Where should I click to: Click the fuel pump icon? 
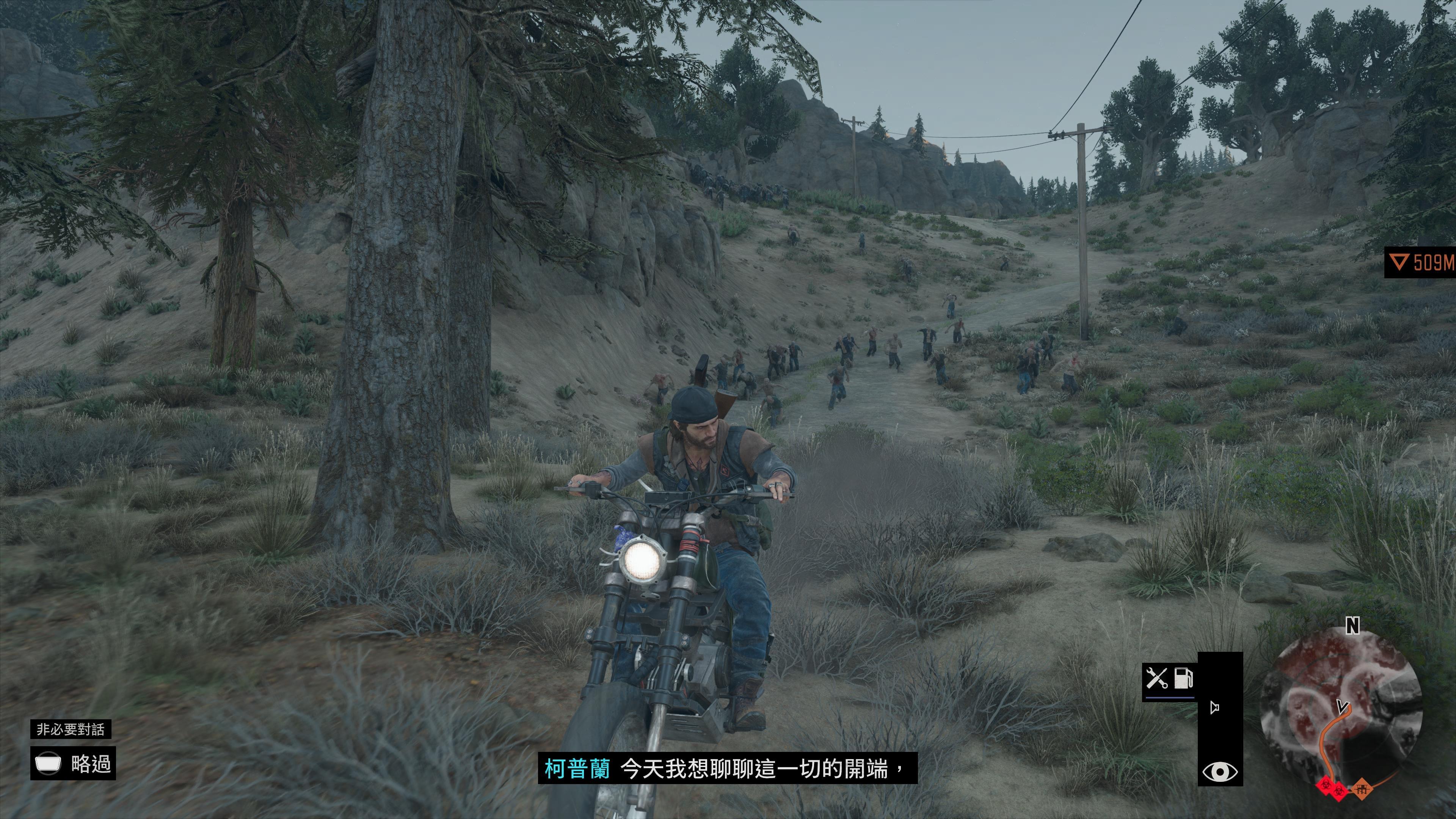click(x=1183, y=678)
